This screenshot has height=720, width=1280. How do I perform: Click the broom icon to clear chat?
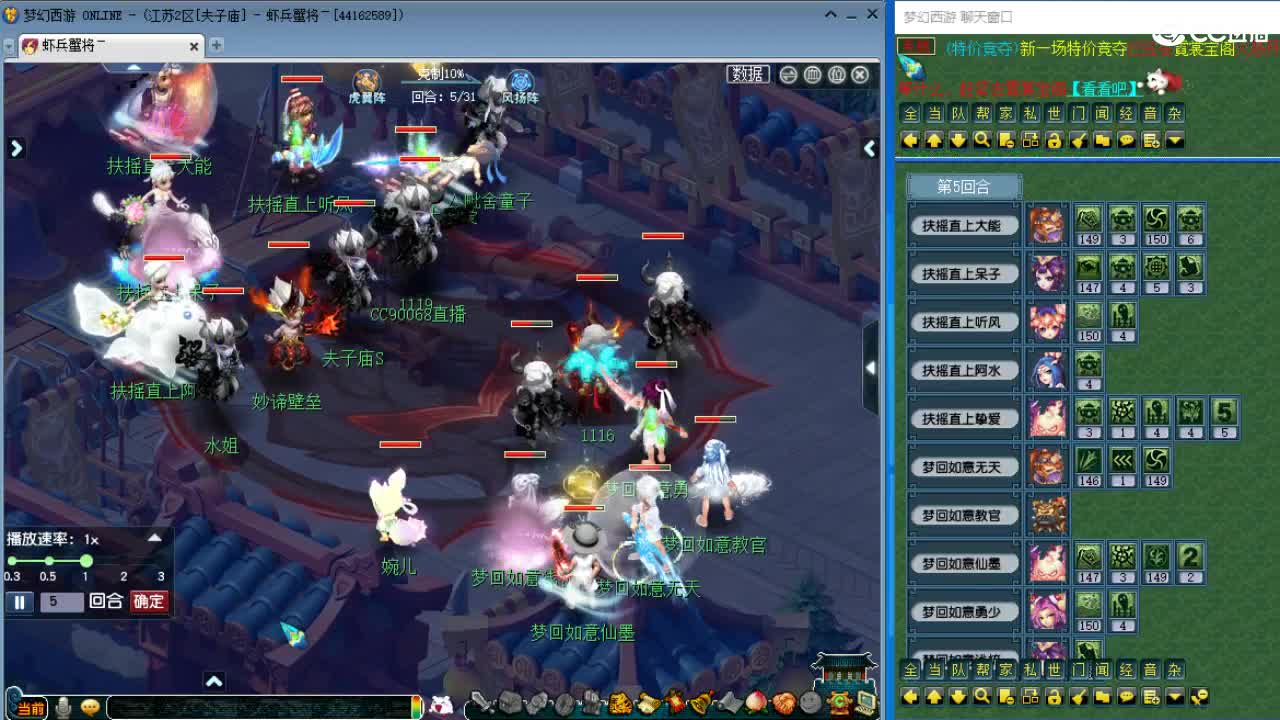1079,141
